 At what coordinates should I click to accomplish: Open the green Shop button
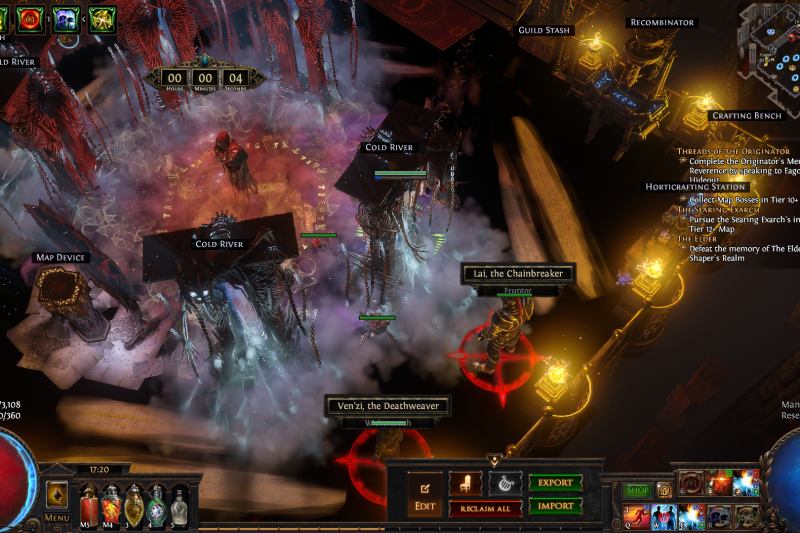[x=636, y=490]
